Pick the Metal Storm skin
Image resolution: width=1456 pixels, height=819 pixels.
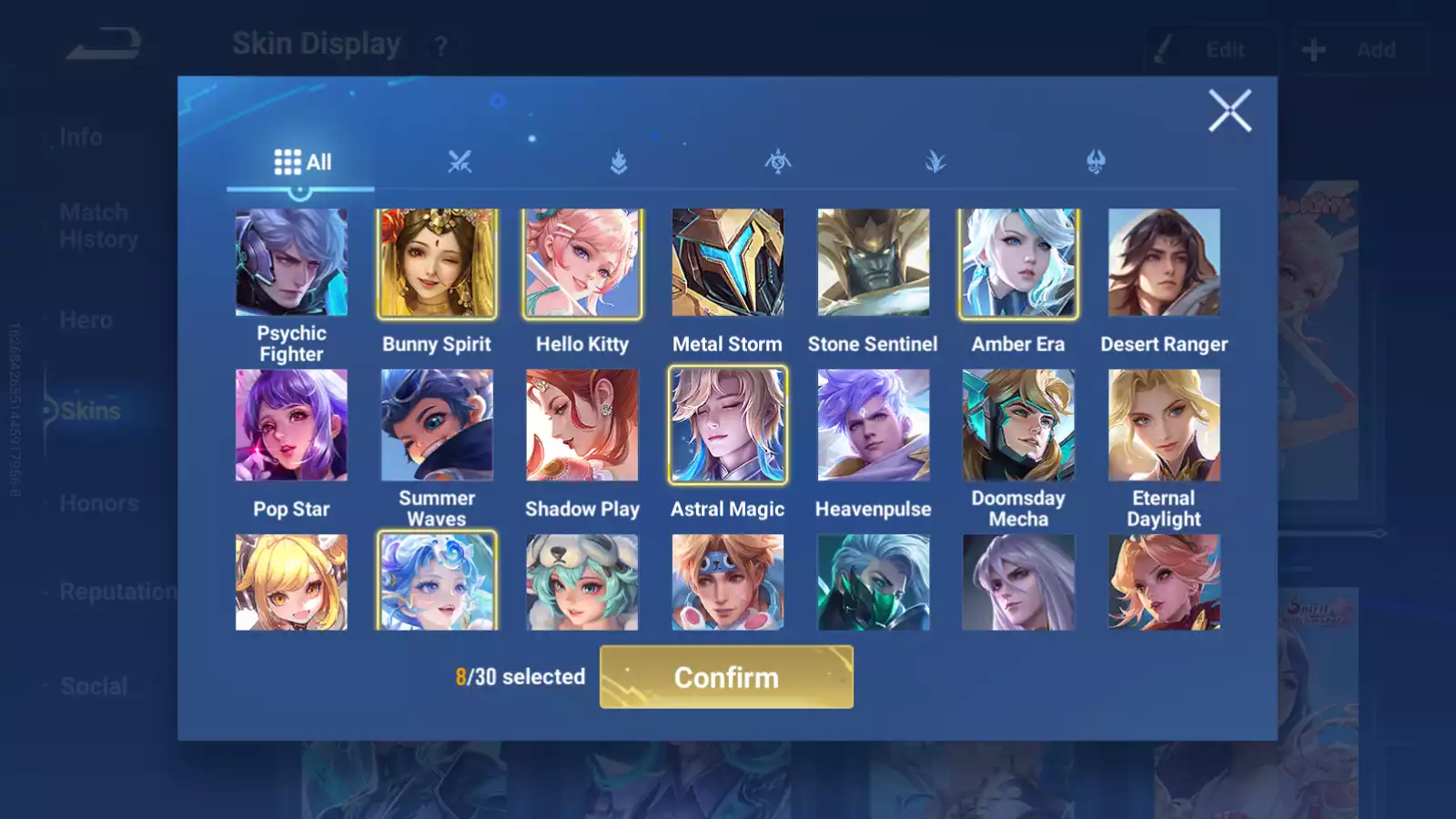727,262
